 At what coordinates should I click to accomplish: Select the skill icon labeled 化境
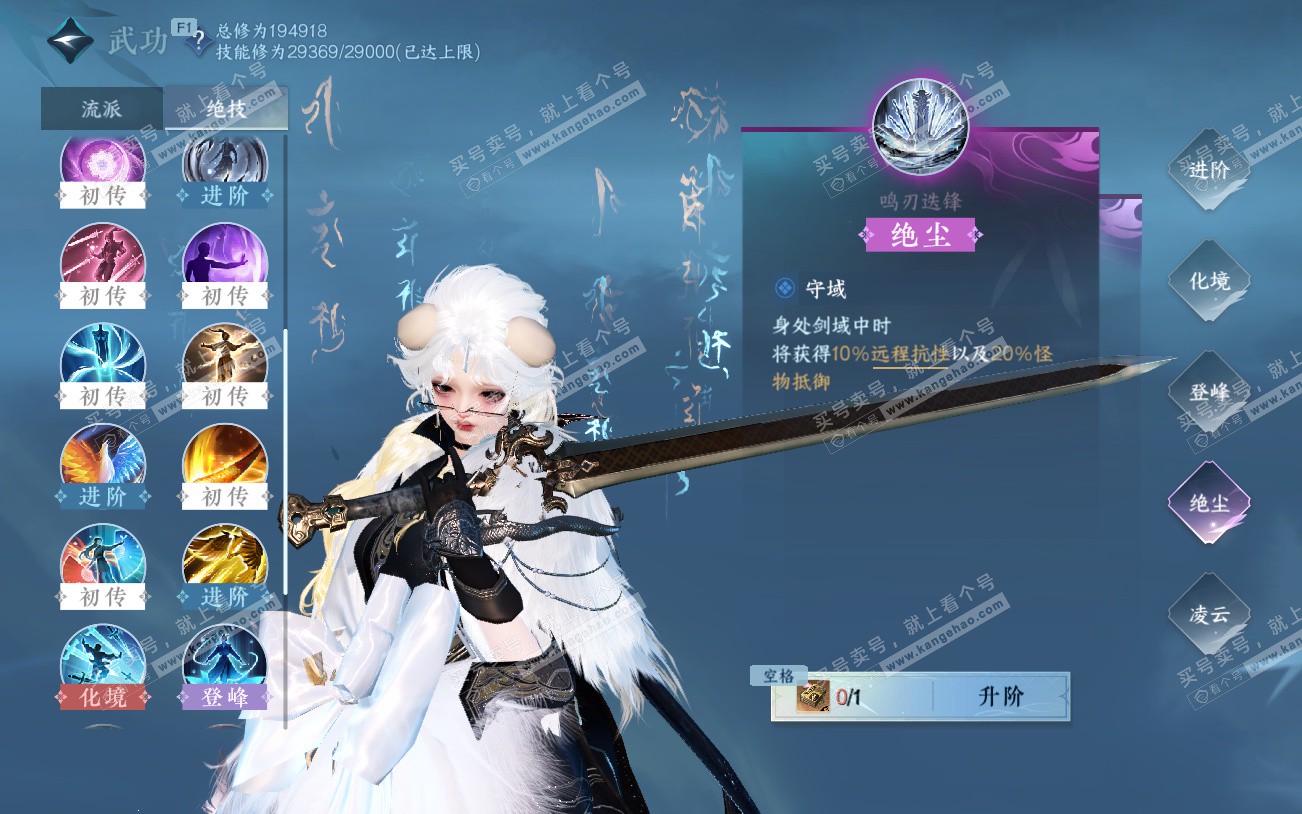(103, 662)
